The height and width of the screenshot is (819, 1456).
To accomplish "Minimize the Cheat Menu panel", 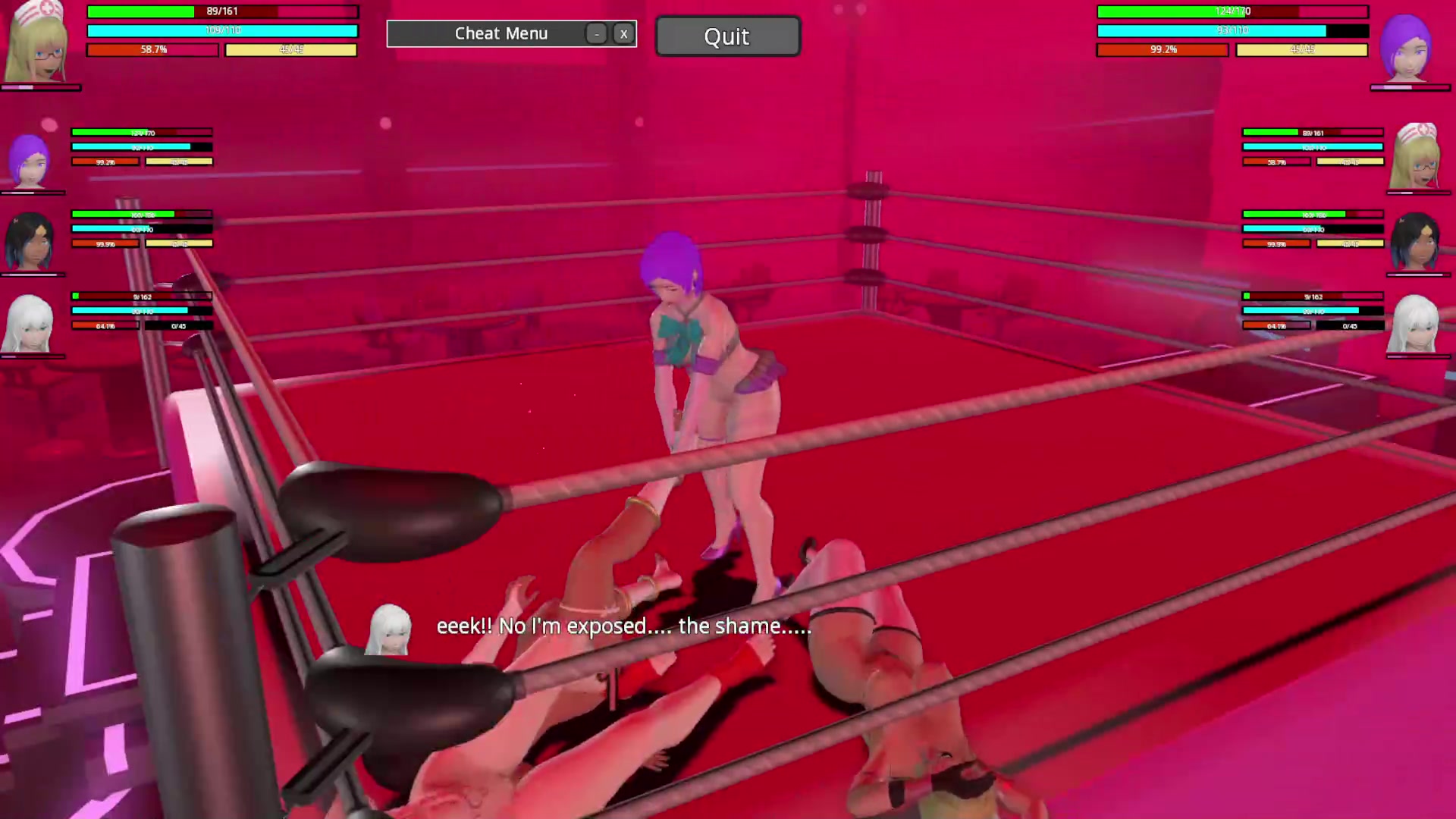I will pyautogui.click(x=597, y=34).
